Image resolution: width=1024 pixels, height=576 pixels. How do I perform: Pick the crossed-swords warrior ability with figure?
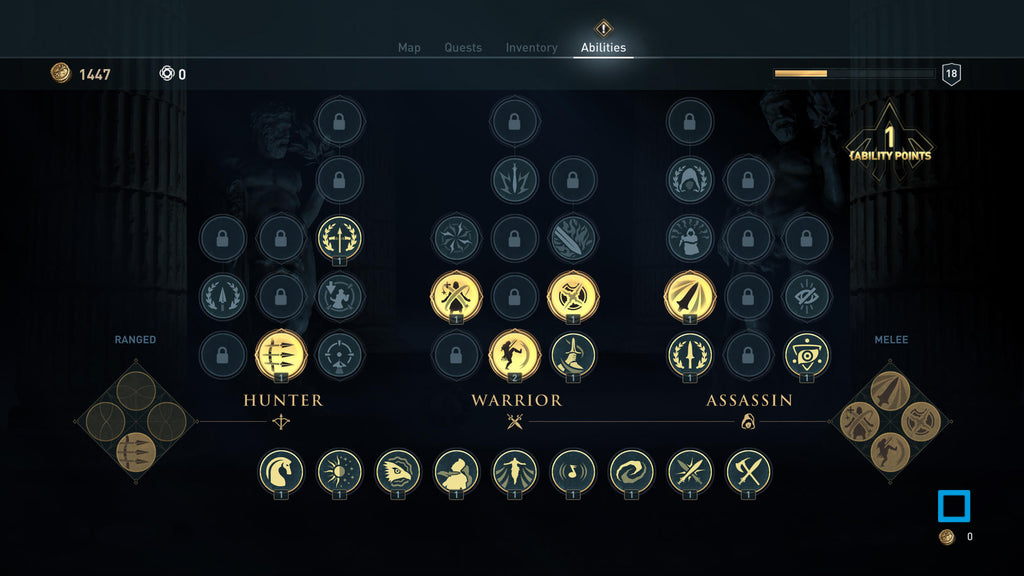click(x=456, y=297)
